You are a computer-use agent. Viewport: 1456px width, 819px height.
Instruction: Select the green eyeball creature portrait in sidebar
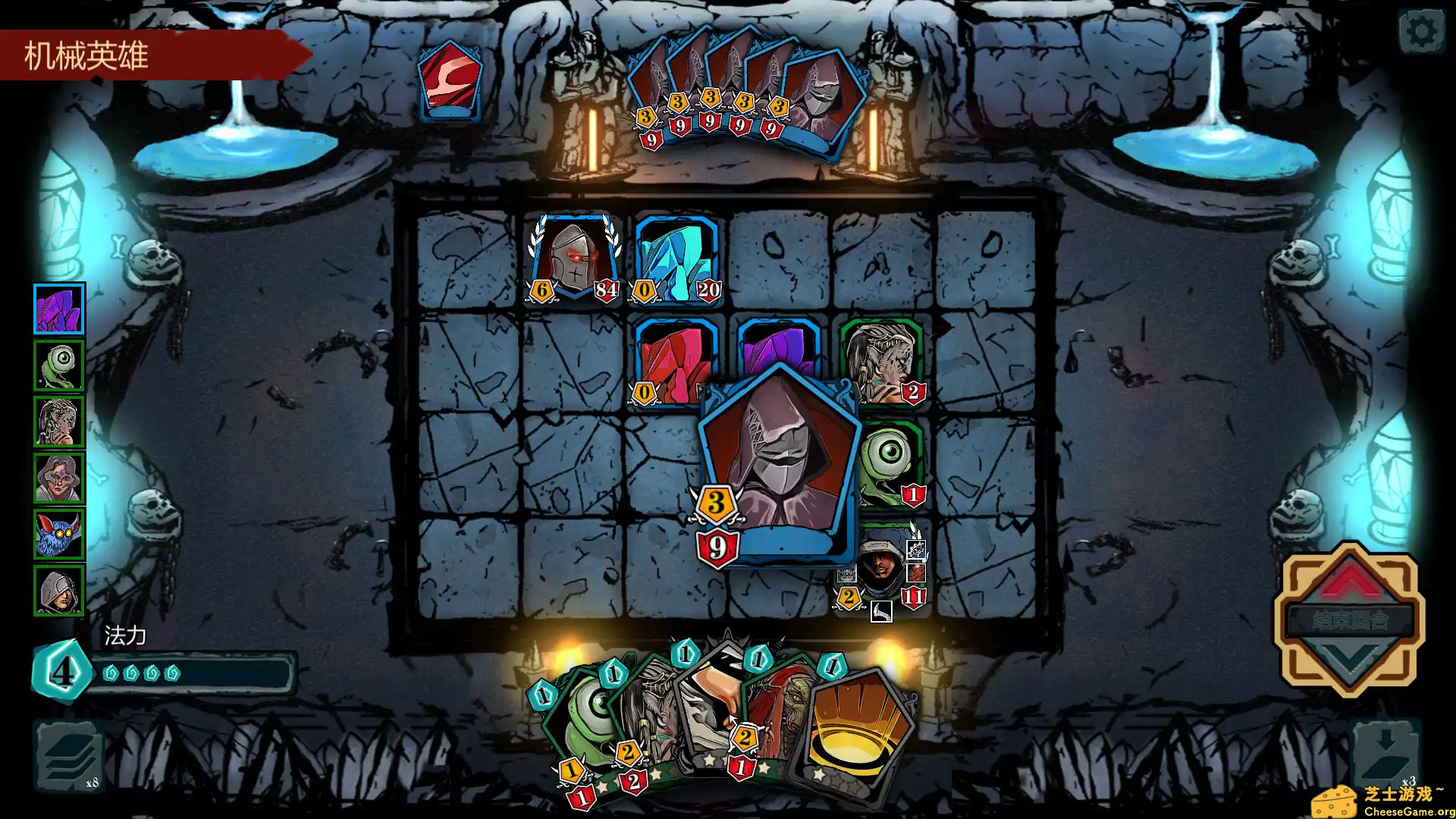click(59, 365)
